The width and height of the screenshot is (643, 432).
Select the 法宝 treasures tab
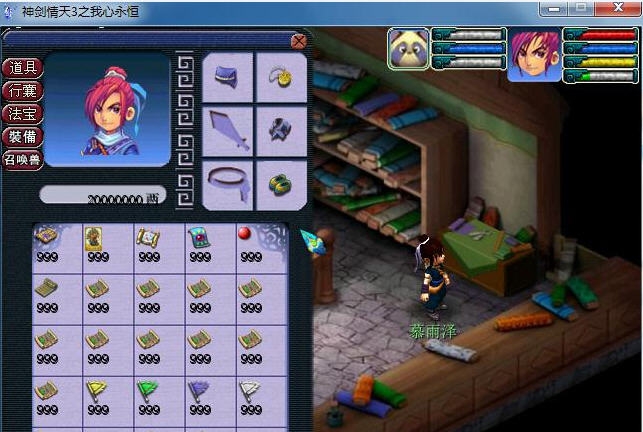(22, 114)
